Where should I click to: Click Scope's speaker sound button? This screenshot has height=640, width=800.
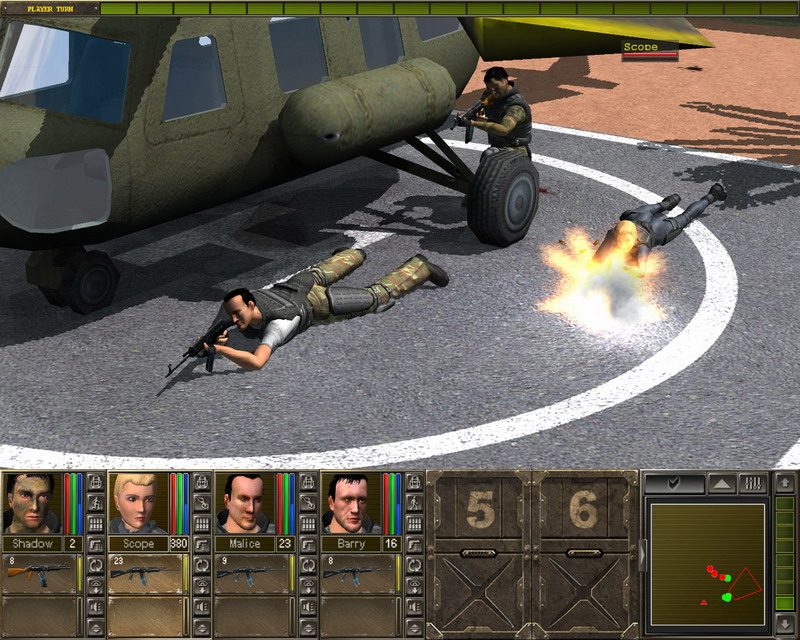tap(202, 607)
